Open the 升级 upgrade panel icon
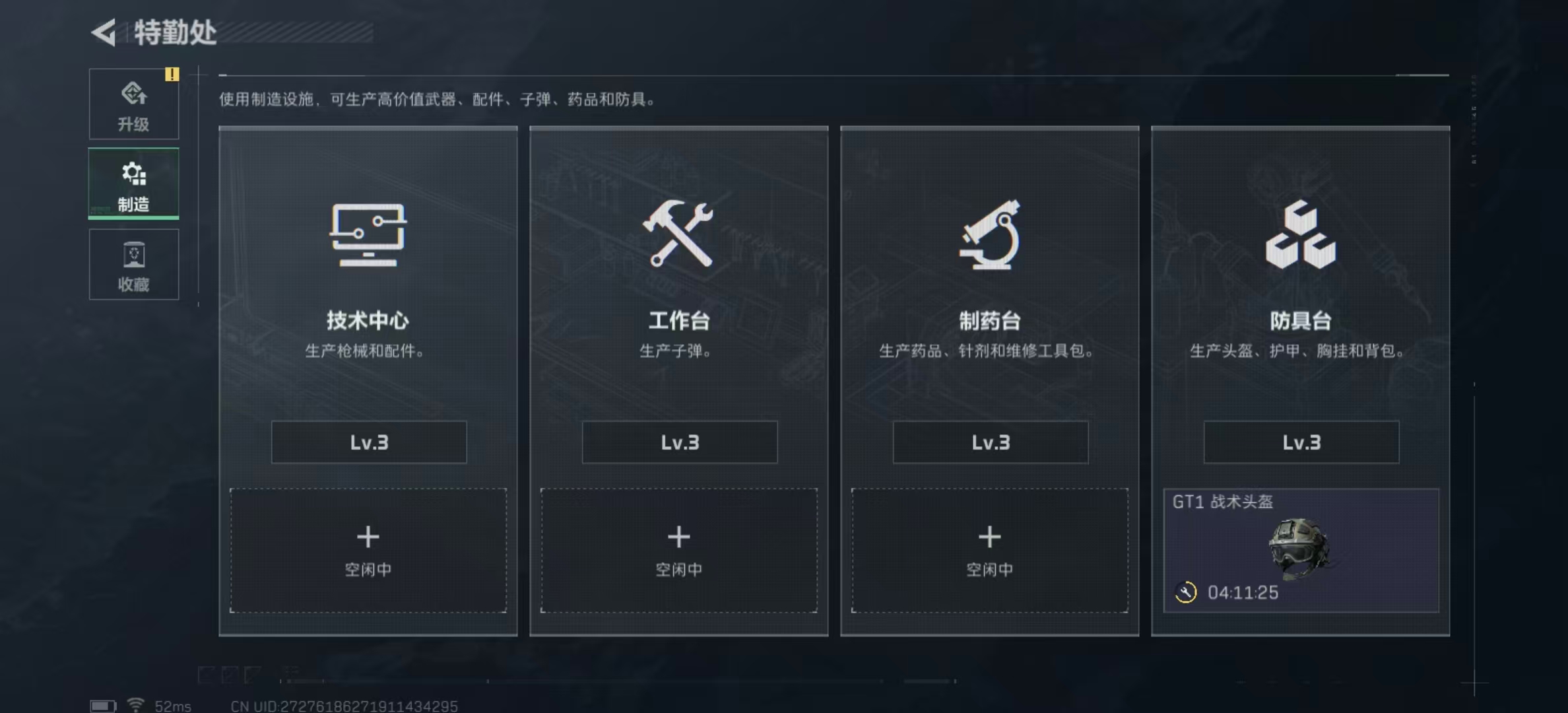The width and height of the screenshot is (1568, 713). (x=134, y=92)
